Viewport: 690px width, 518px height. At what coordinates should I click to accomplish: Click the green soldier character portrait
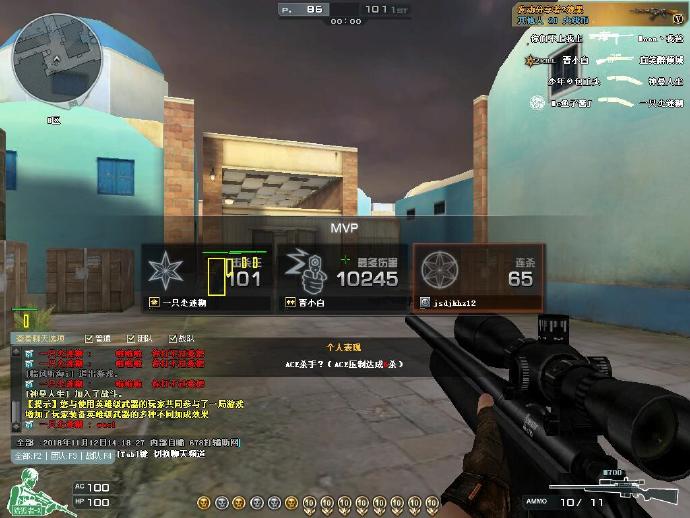click(27, 494)
